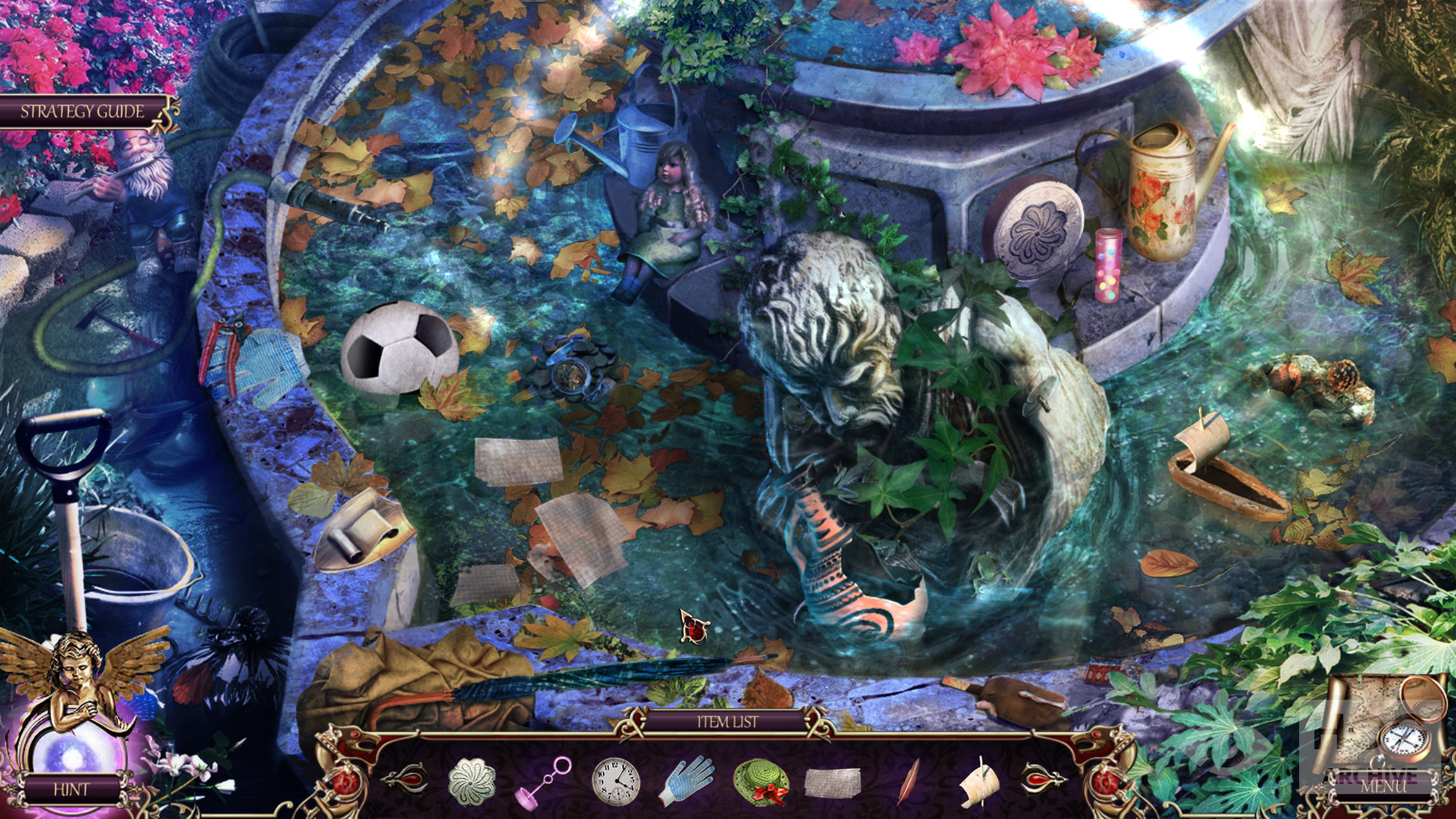Select the flower-shaped stone disc item
The image size is (1456, 819).
pos(471,781)
